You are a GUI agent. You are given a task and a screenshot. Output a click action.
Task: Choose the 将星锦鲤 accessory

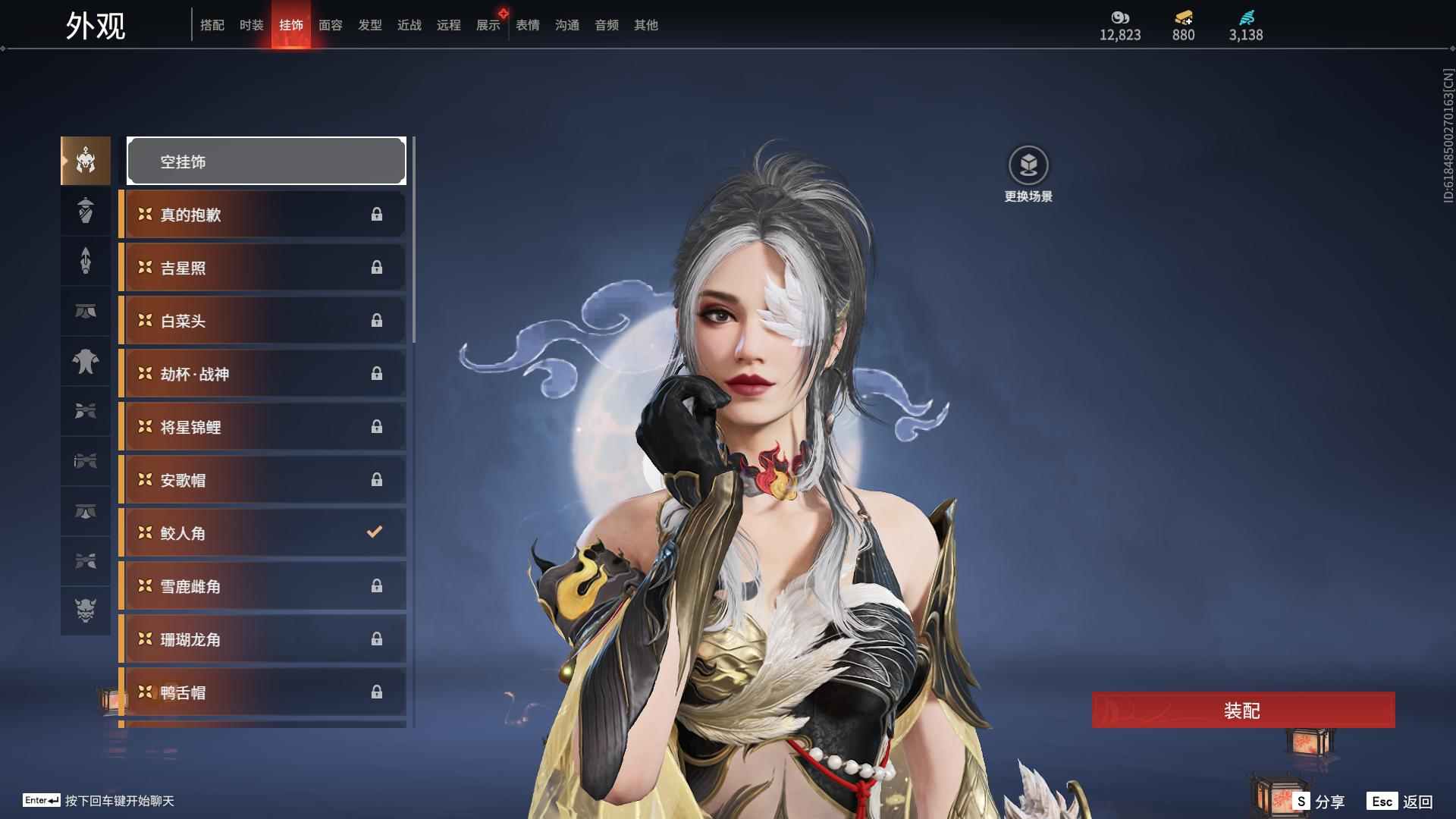tap(263, 427)
